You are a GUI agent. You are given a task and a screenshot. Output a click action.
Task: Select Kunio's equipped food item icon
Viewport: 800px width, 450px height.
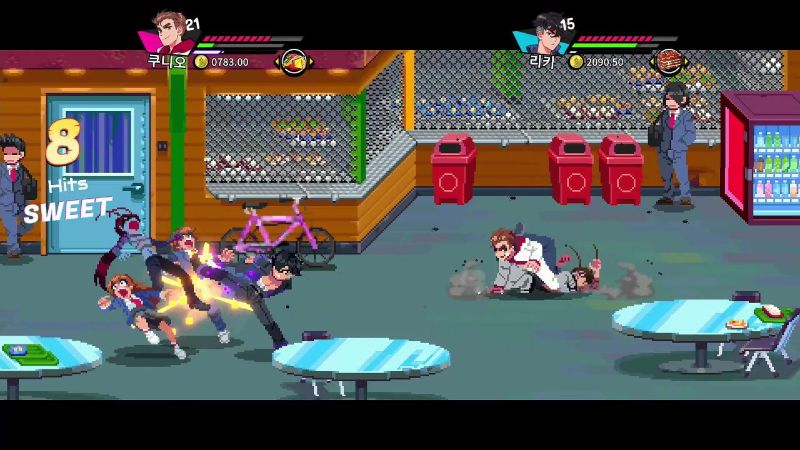point(293,62)
